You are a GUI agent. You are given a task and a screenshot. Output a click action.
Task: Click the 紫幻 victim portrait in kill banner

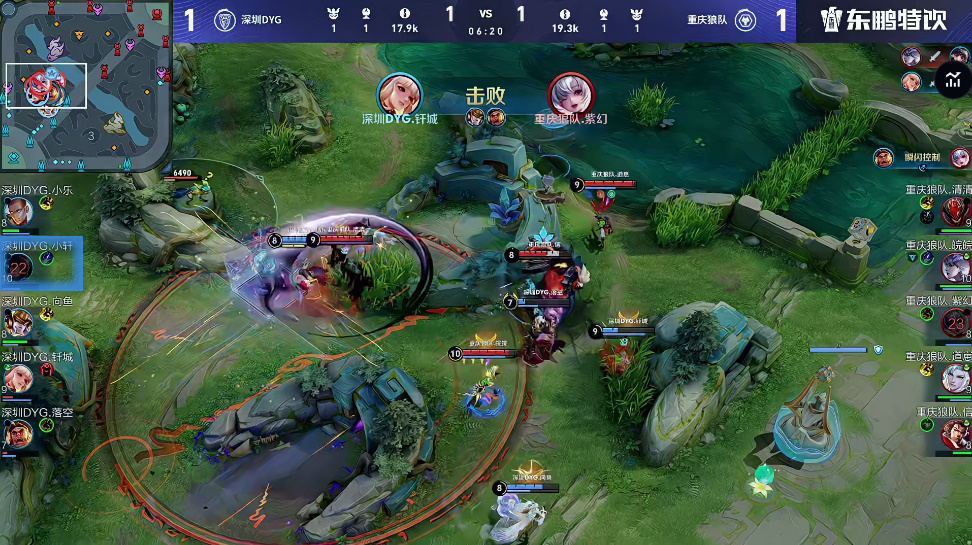570,94
